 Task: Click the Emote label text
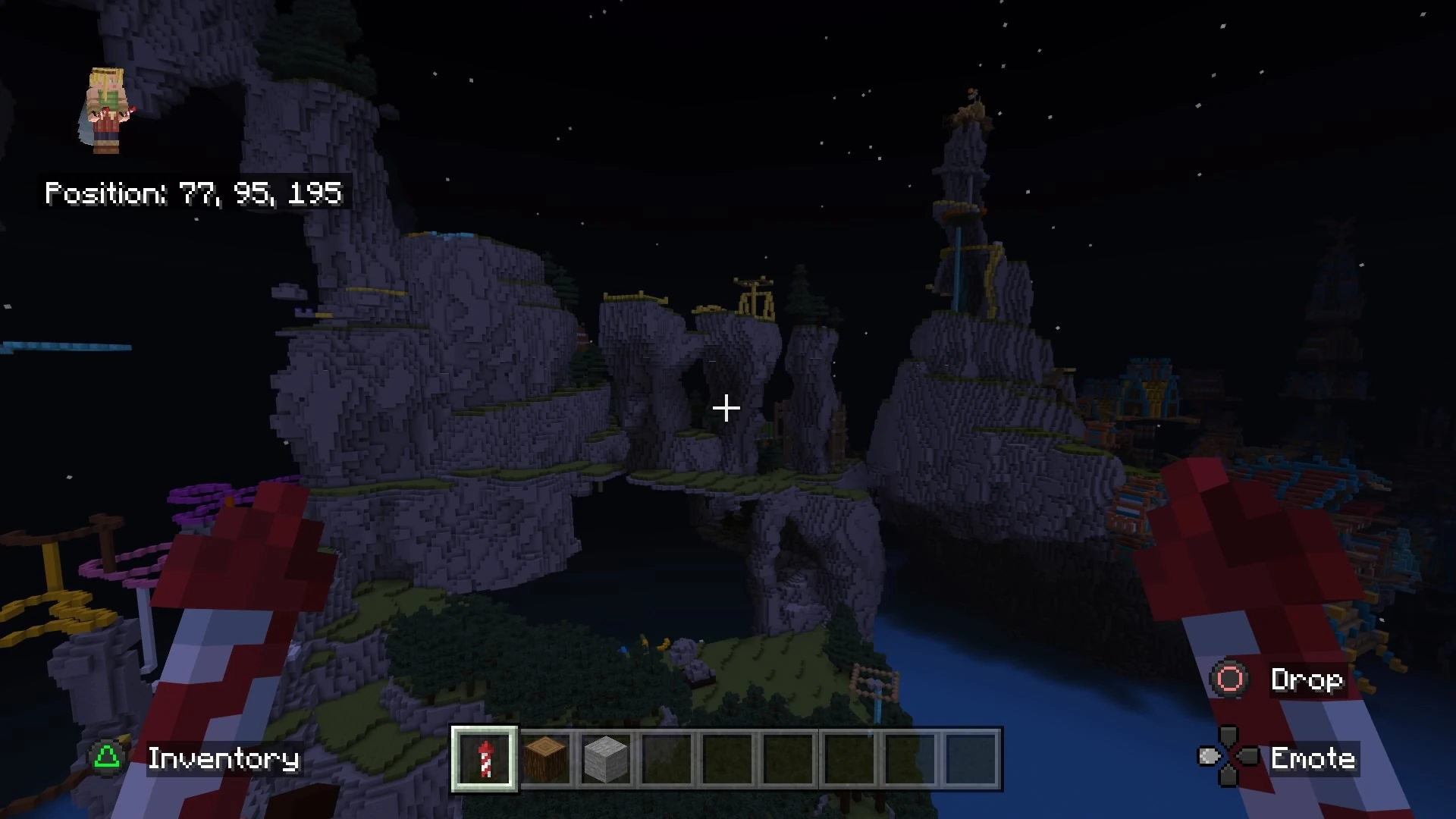1313,758
